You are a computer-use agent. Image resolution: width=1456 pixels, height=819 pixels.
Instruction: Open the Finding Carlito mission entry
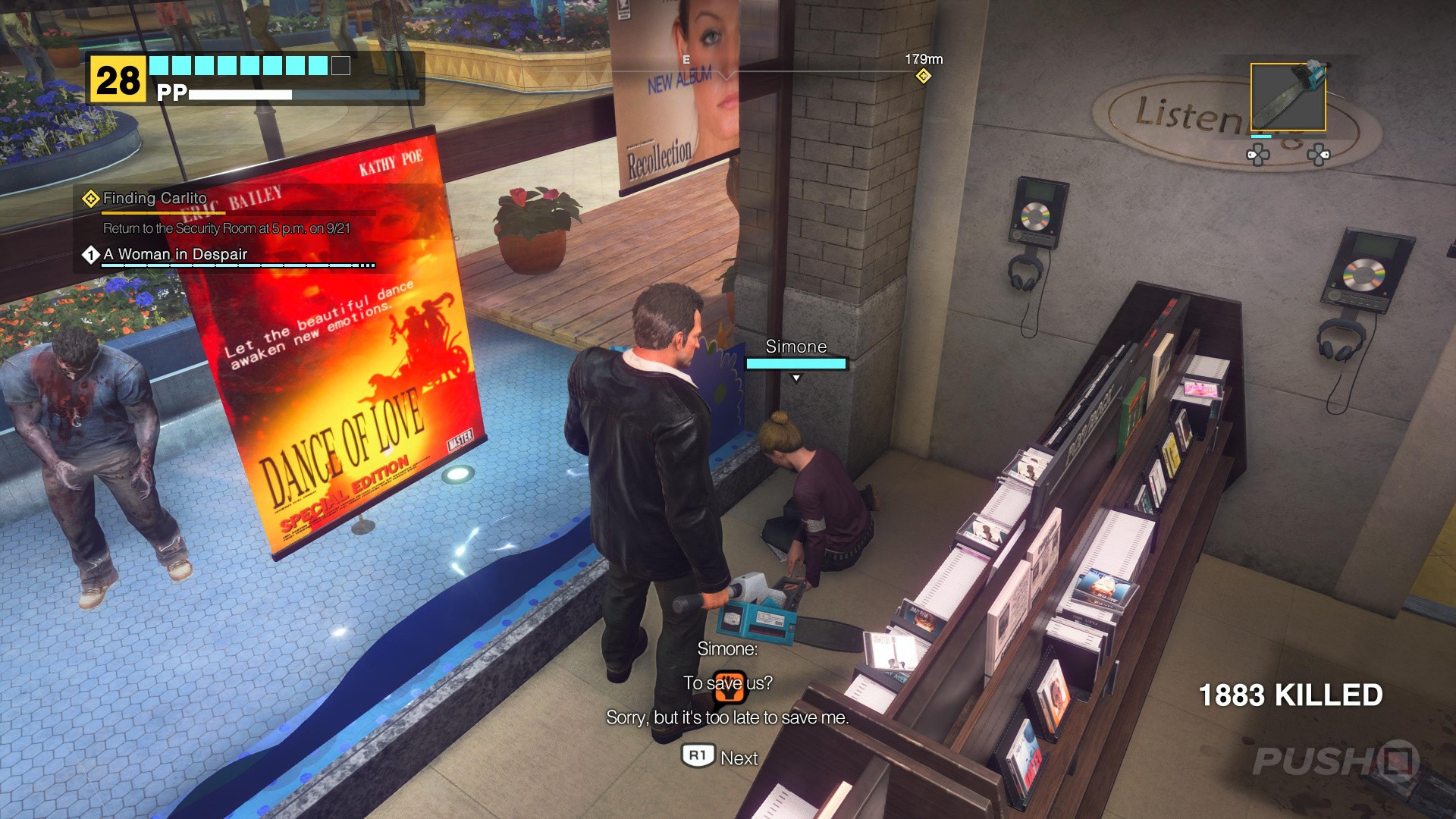tap(153, 198)
